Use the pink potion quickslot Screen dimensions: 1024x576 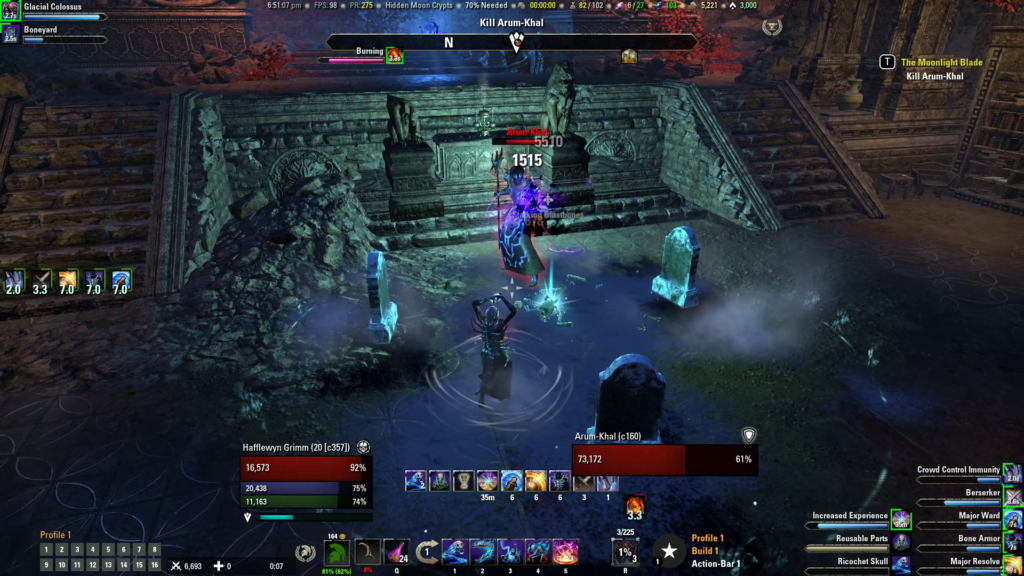396,551
